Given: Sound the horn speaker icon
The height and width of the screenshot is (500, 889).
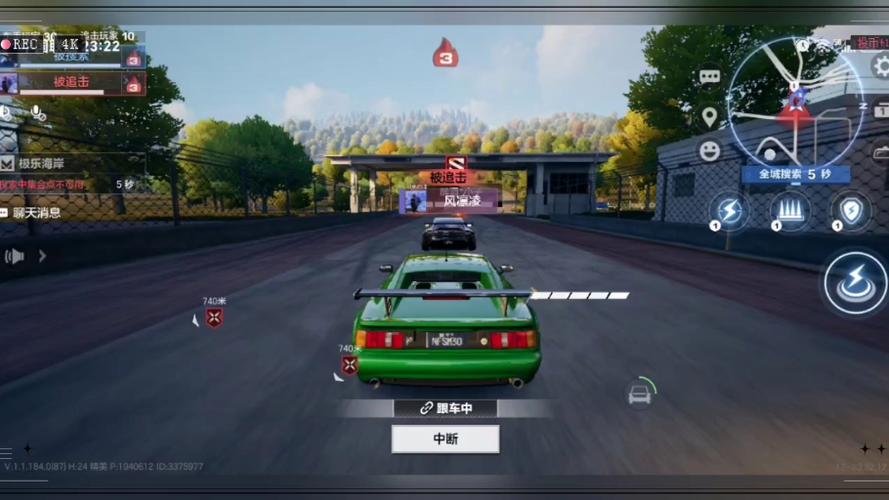Looking at the screenshot, I should (14, 256).
